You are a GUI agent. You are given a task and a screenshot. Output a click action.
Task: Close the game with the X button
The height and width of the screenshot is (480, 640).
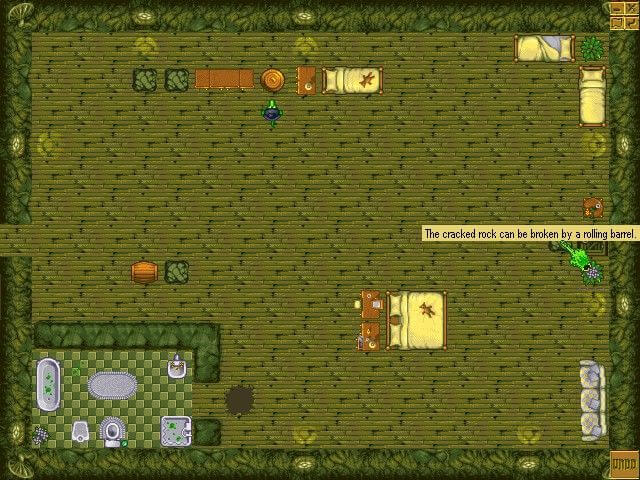click(x=631, y=7)
